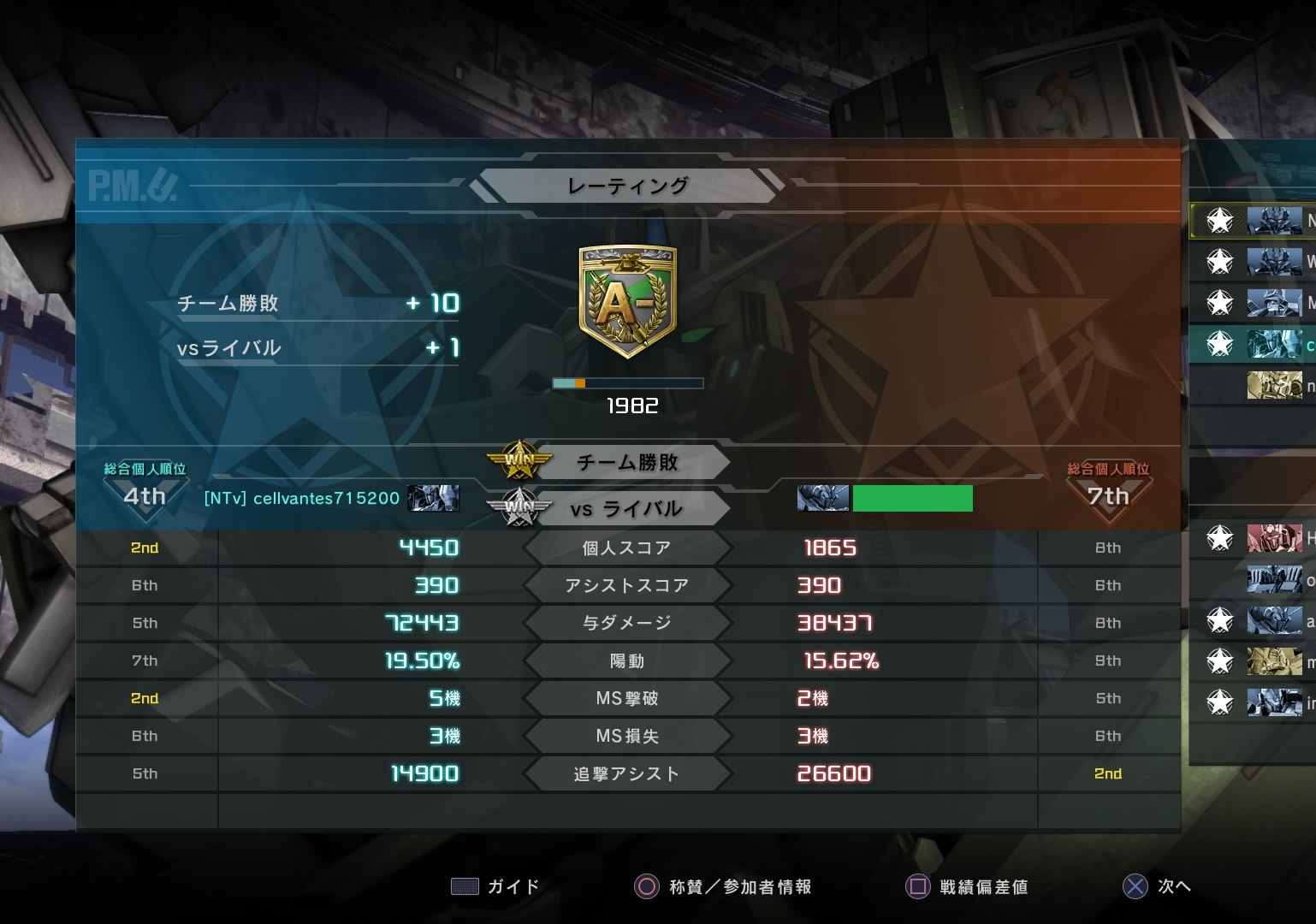Image resolution: width=1316 pixels, height=924 pixels.
Task: Choose the red mobile suit row in player list
Action: click(1272, 538)
